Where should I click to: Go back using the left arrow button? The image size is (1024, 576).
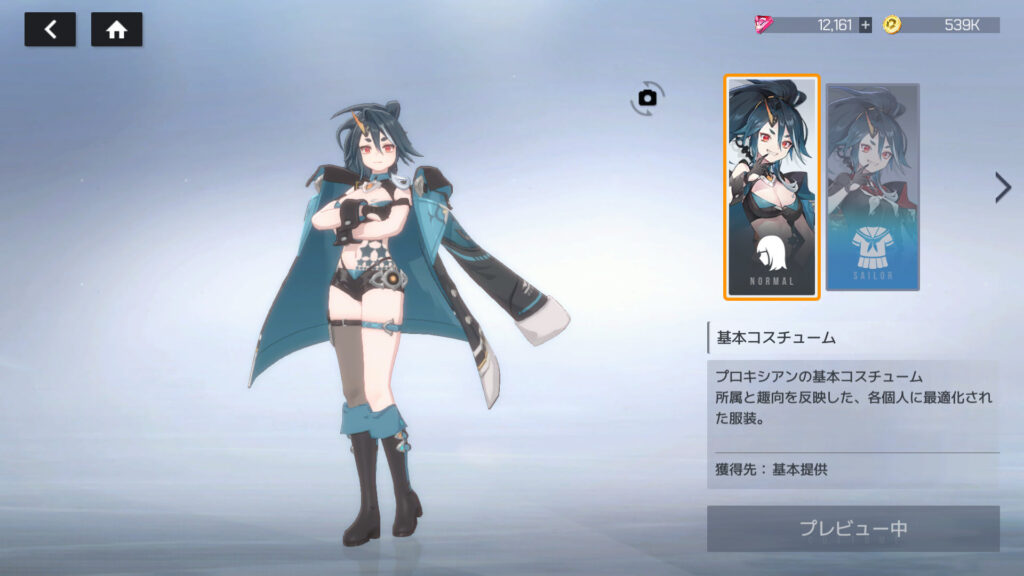(x=50, y=30)
